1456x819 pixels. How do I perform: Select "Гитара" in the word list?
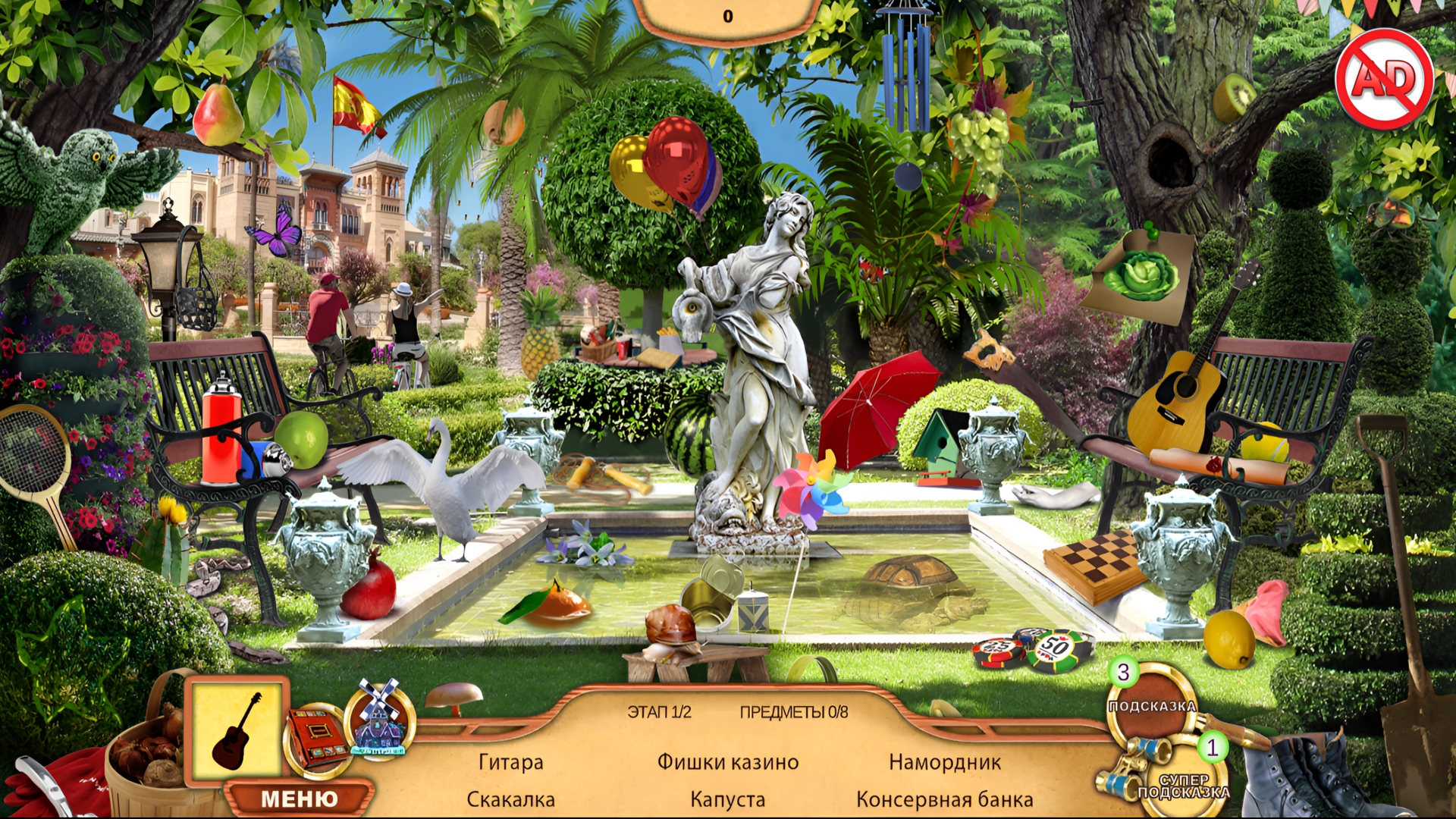pyautogui.click(x=510, y=762)
